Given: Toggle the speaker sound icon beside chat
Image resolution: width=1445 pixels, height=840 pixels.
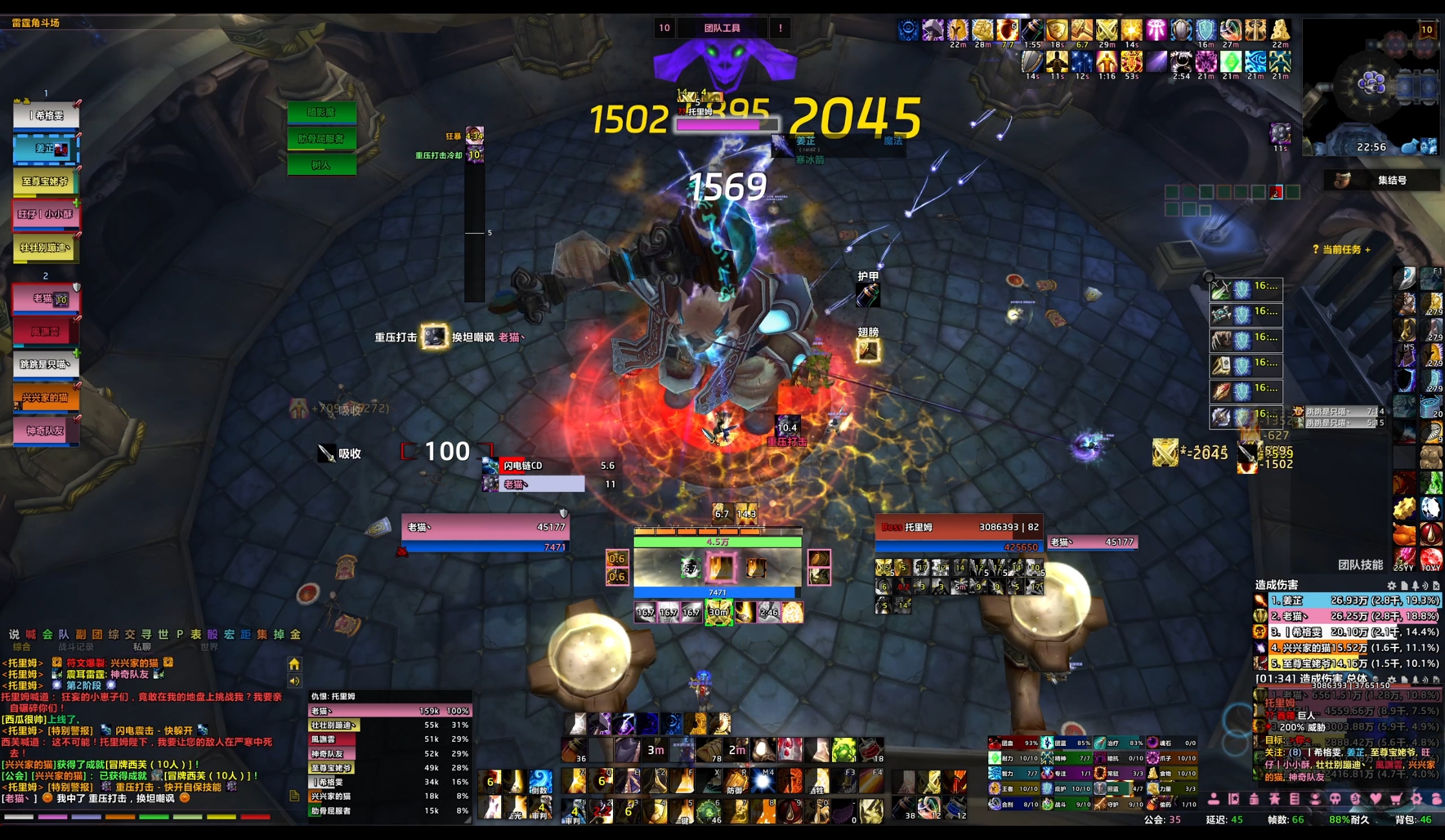Looking at the screenshot, I should [294, 681].
